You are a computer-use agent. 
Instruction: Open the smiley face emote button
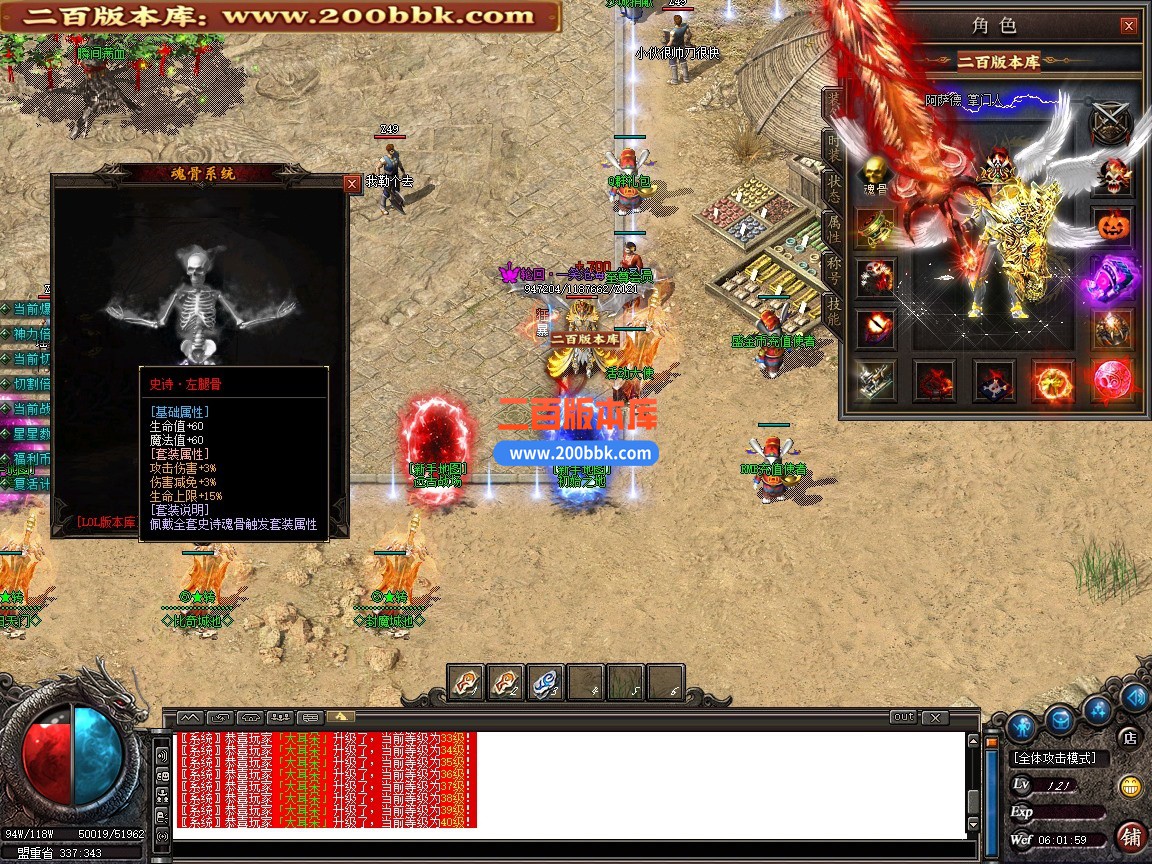[x=1130, y=786]
